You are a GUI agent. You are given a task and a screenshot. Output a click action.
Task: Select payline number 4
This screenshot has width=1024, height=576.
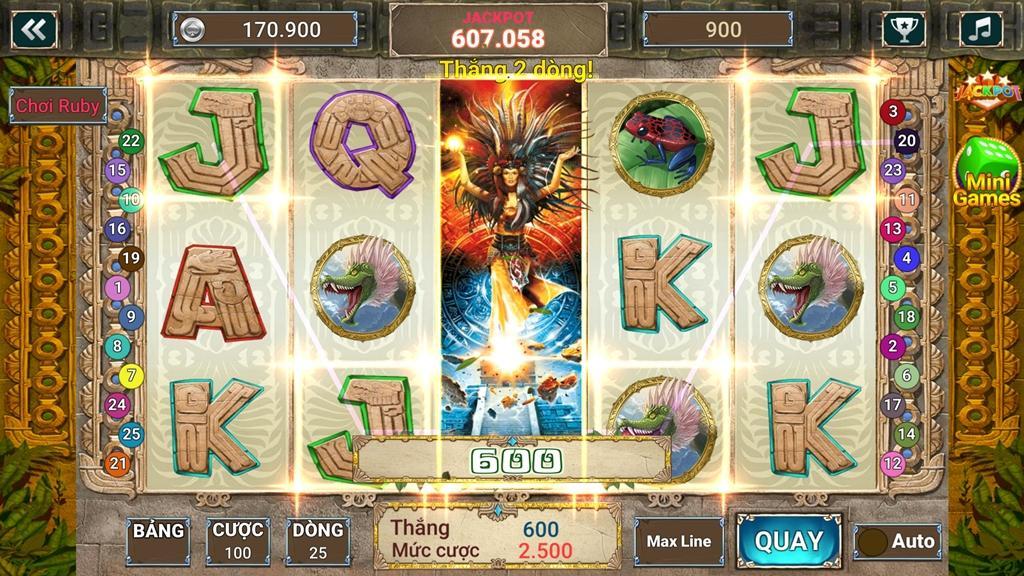tap(906, 258)
